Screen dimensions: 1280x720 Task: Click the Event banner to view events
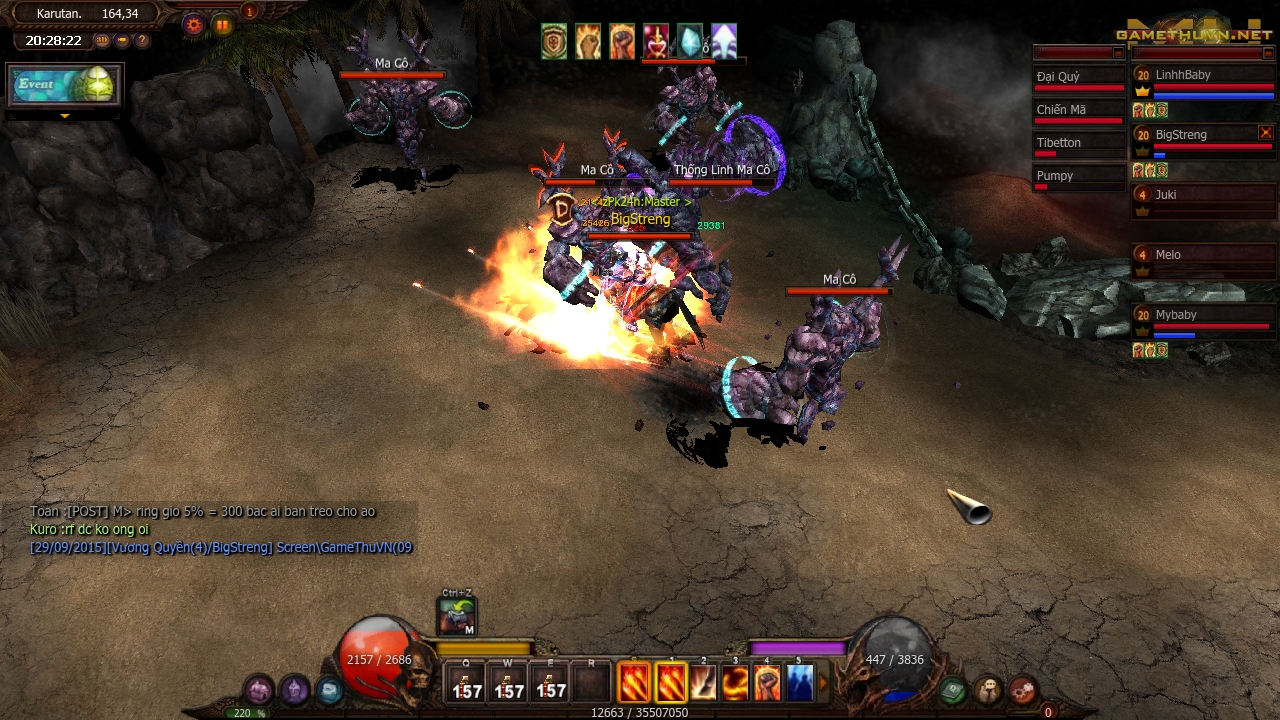tap(64, 87)
